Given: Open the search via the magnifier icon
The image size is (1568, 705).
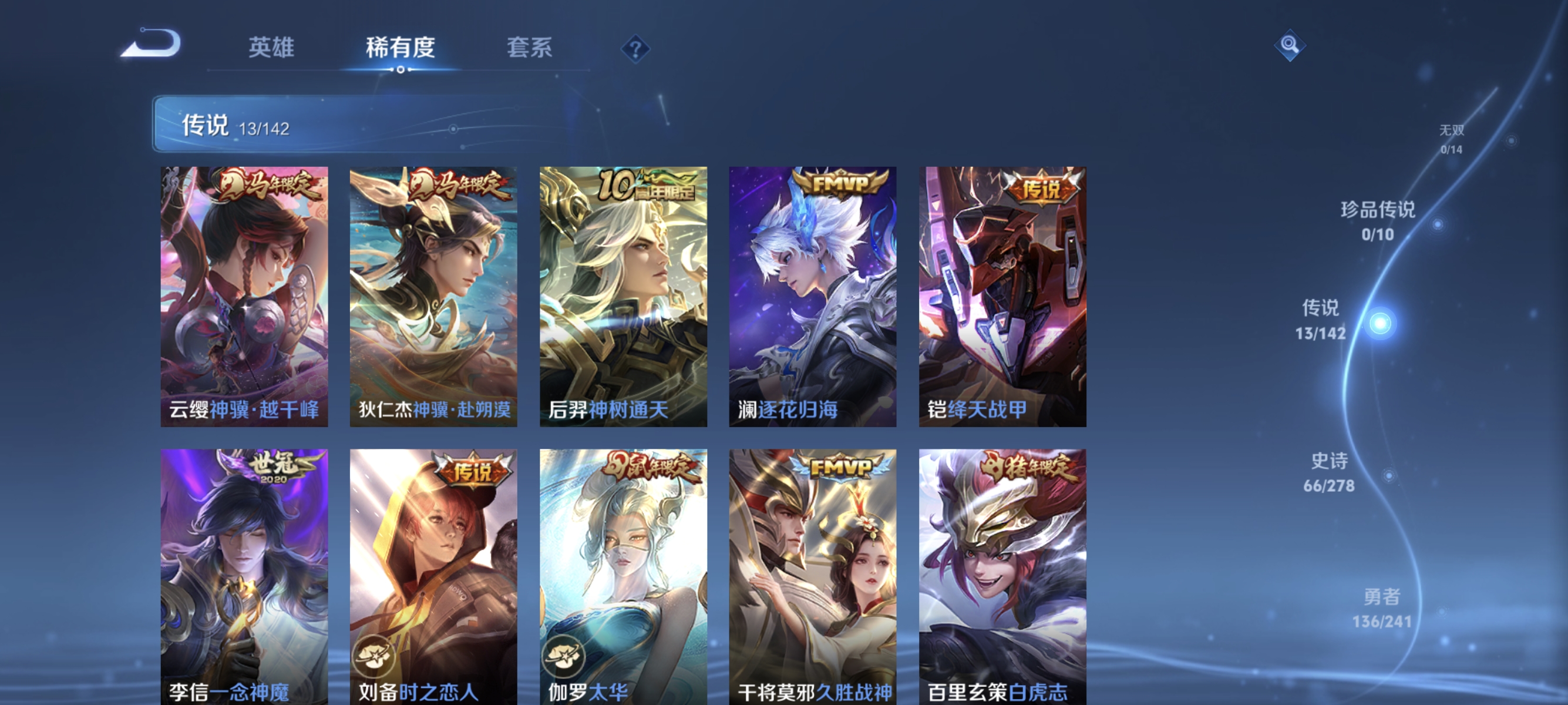Looking at the screenshot, I should (1291, 46).
